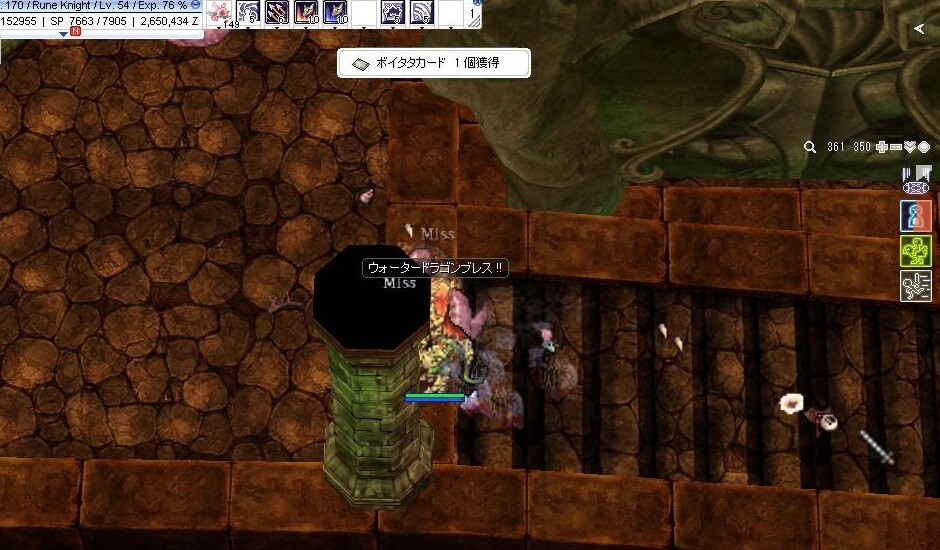
Task: Open the grey running-figure list icon
Action: [x=916, y=286]
